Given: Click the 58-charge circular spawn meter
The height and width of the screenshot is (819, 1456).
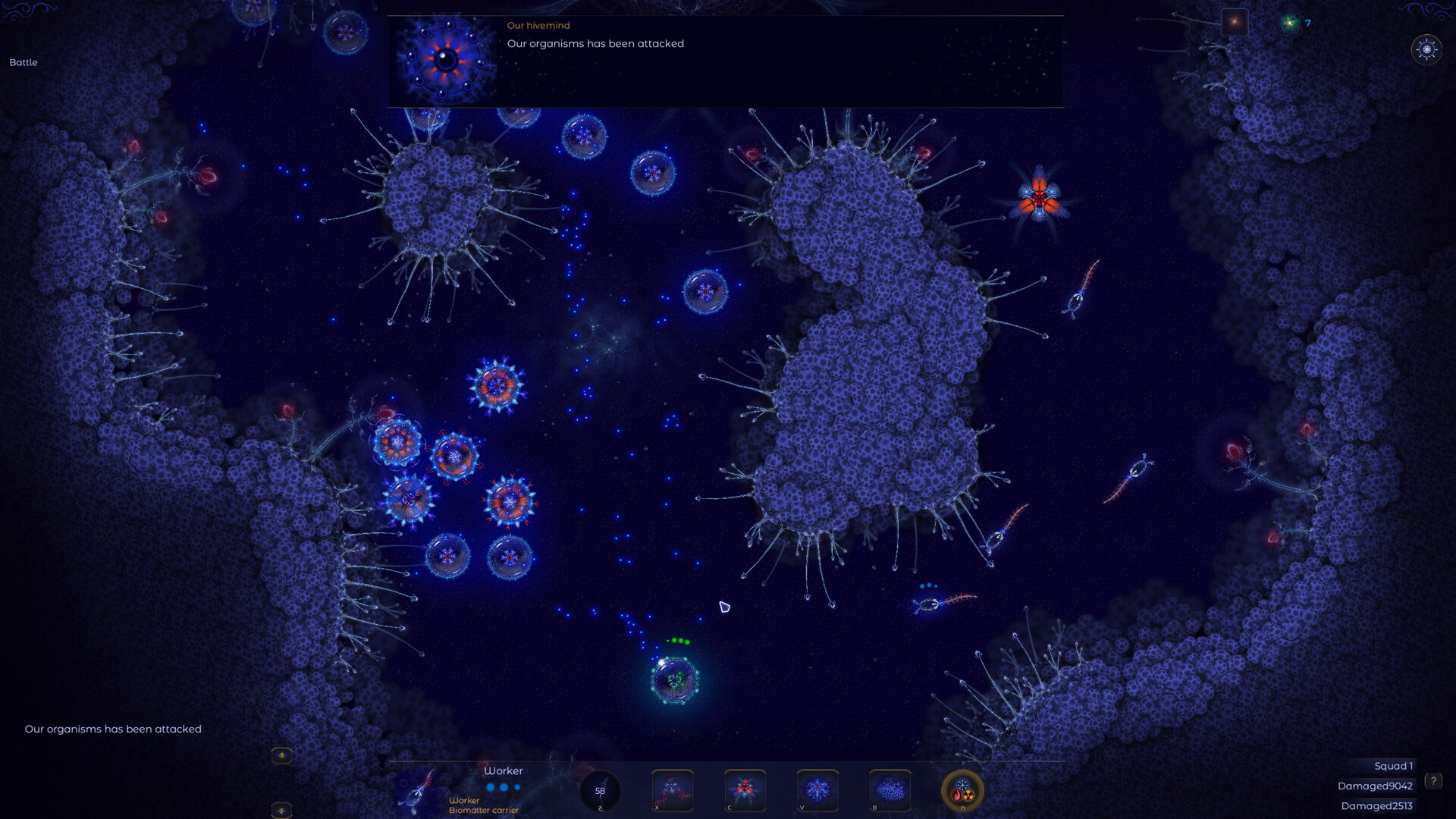Looking at the screenshot, I should (x=601, y=790).
